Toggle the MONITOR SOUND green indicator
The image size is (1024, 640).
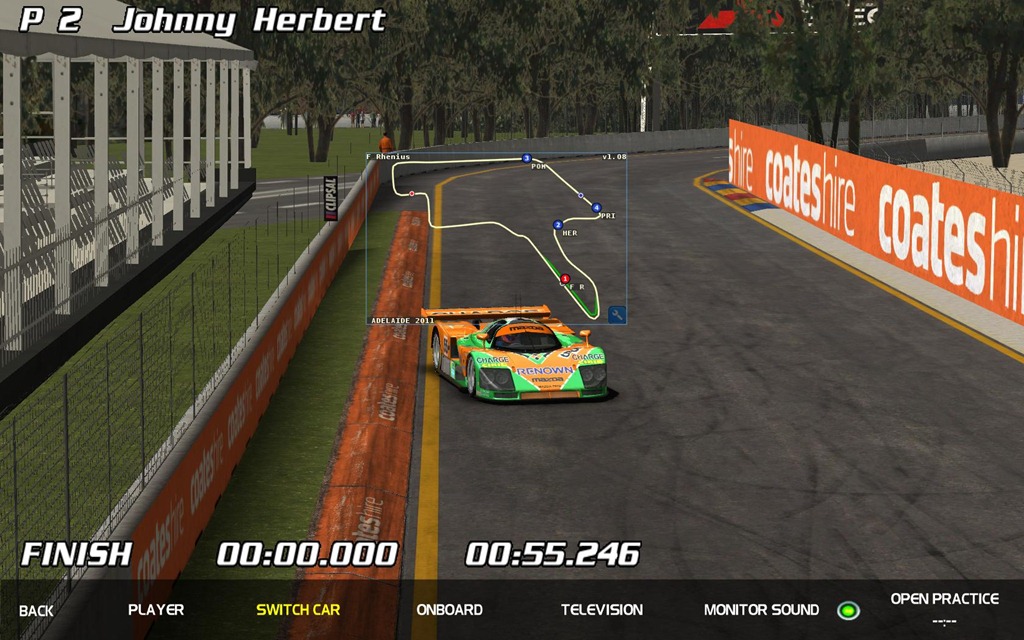pos(848,610)
